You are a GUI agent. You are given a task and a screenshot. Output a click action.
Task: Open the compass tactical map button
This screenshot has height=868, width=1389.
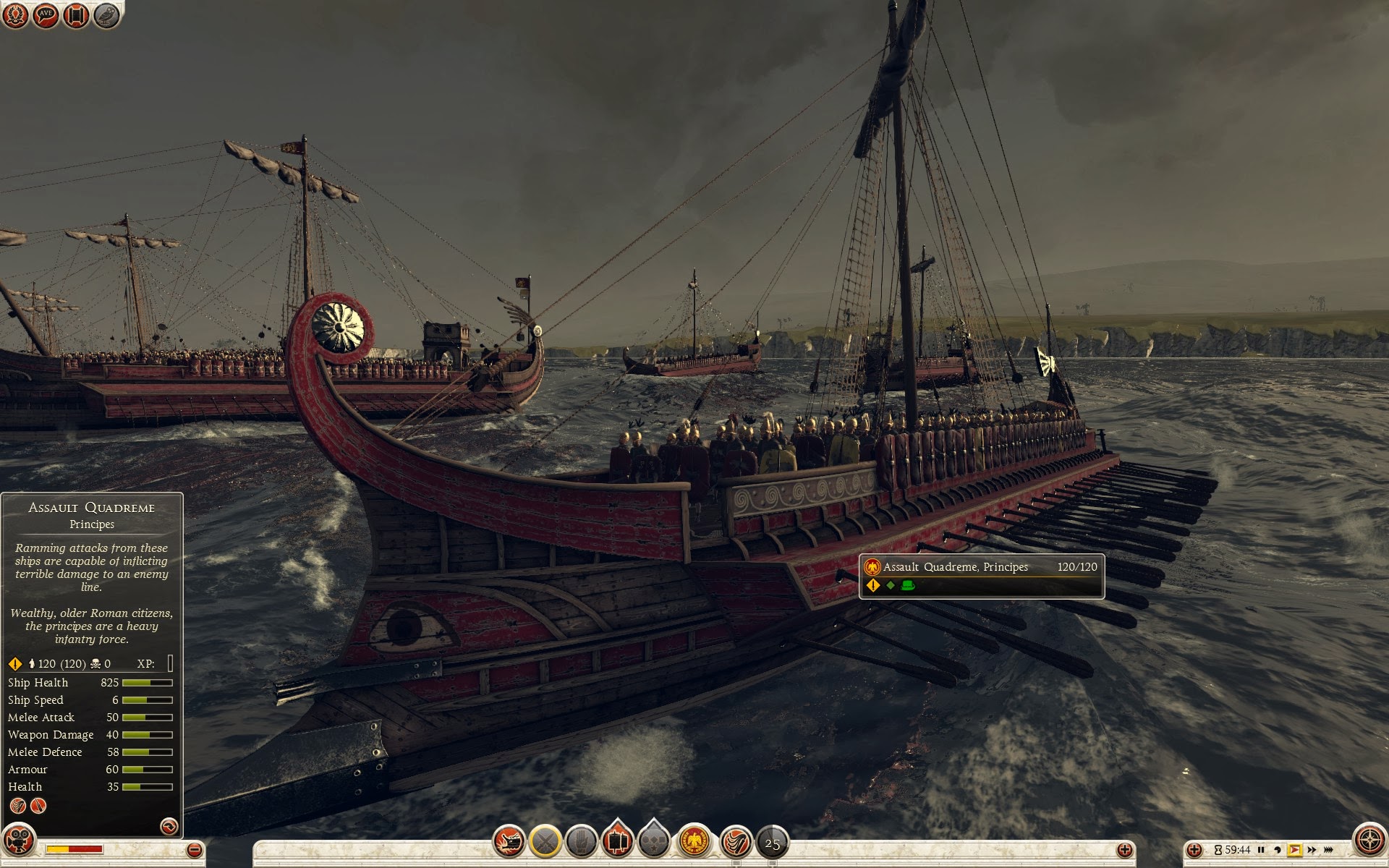(x=1369, y=841)
